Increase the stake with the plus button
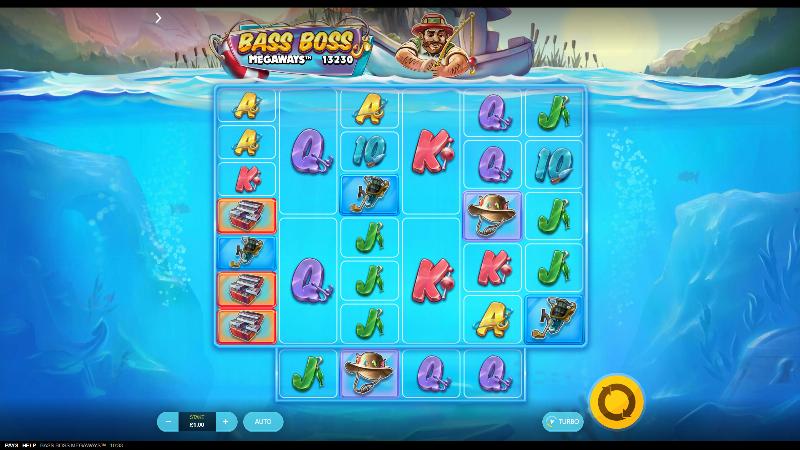Screen dimensions: 800x450 point(226,422)
